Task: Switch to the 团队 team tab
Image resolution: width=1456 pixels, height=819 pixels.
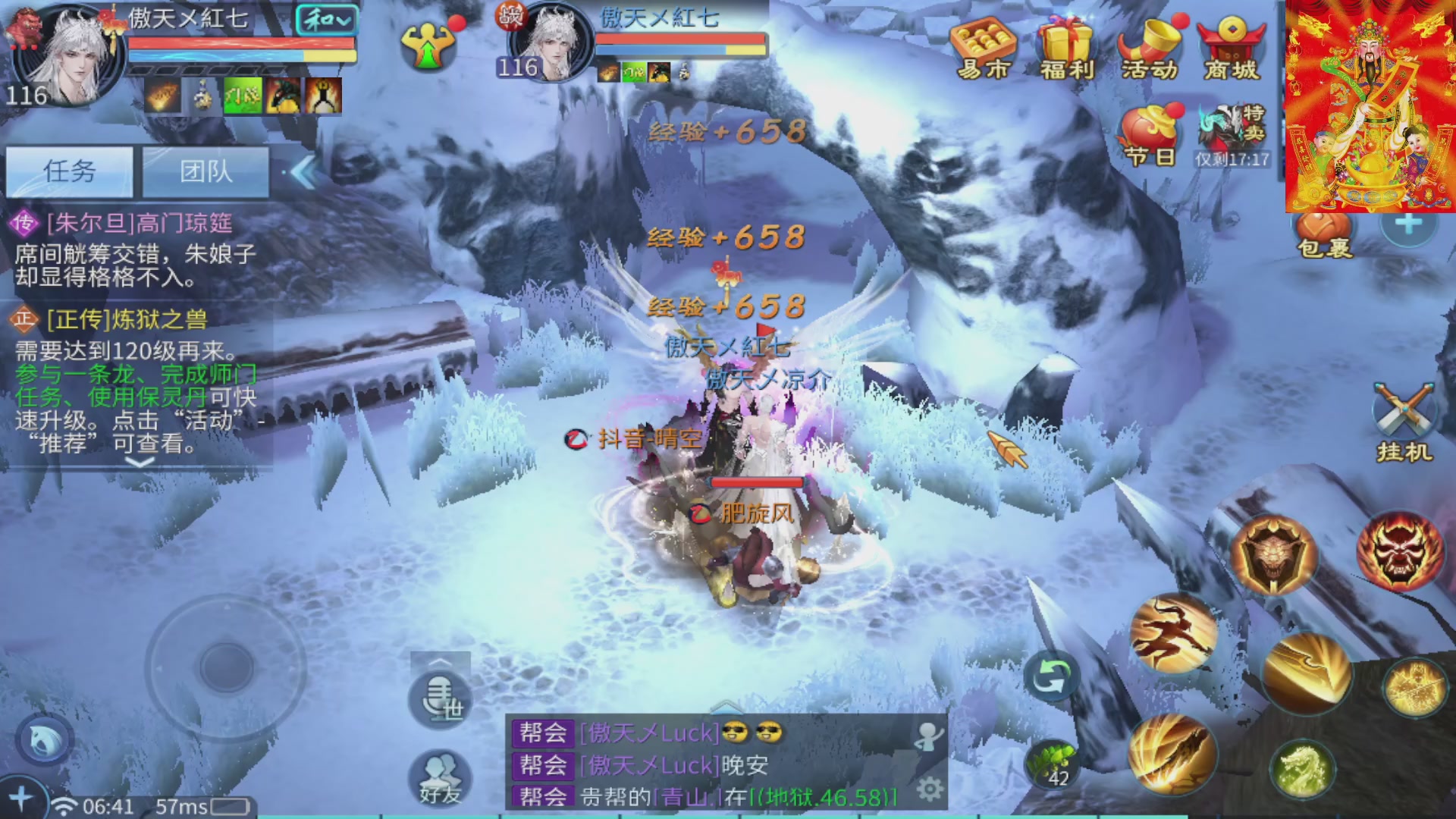Action: (206, 171)
